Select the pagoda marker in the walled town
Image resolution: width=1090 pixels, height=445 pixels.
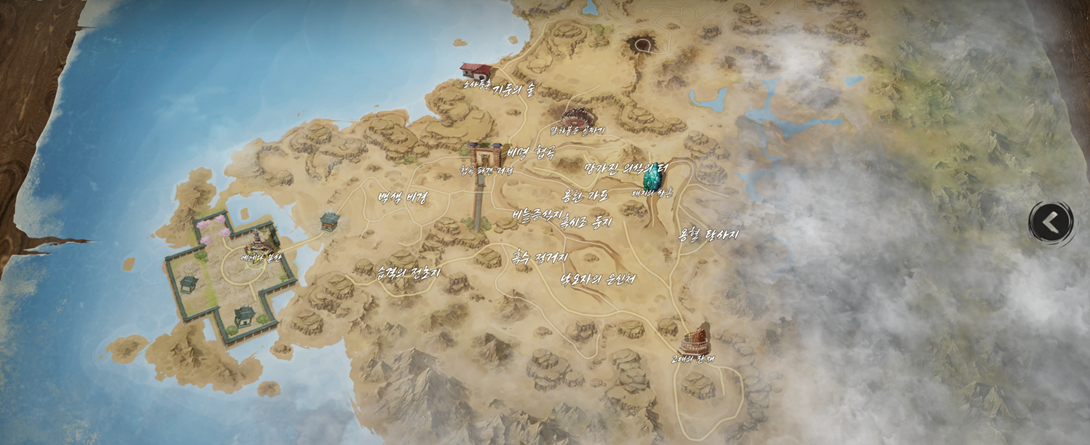tap(260, 242)
